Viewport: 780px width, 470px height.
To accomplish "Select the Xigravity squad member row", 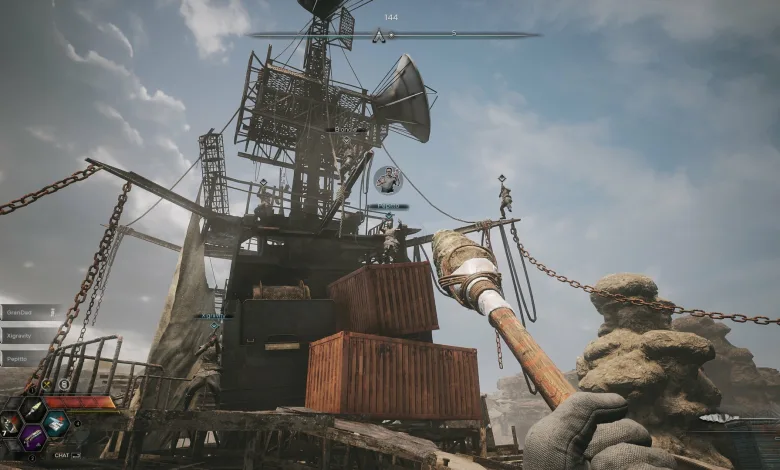I will (28, 335).
